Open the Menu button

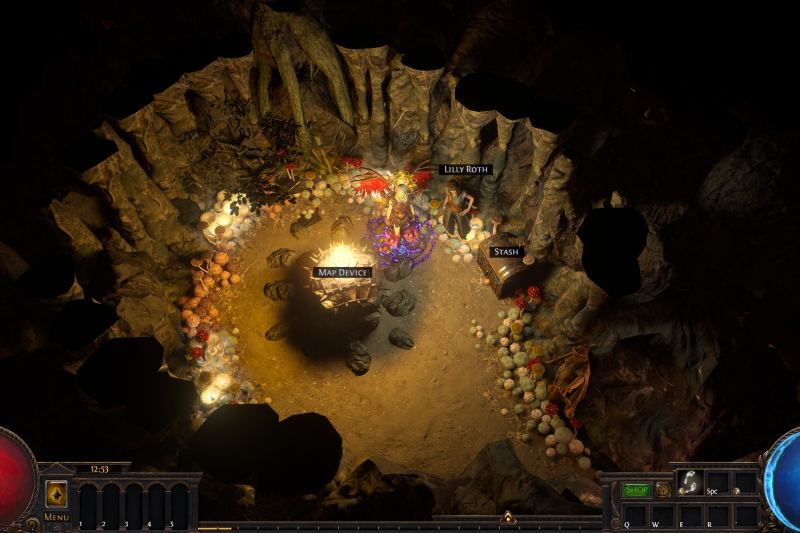click(56, 517)
